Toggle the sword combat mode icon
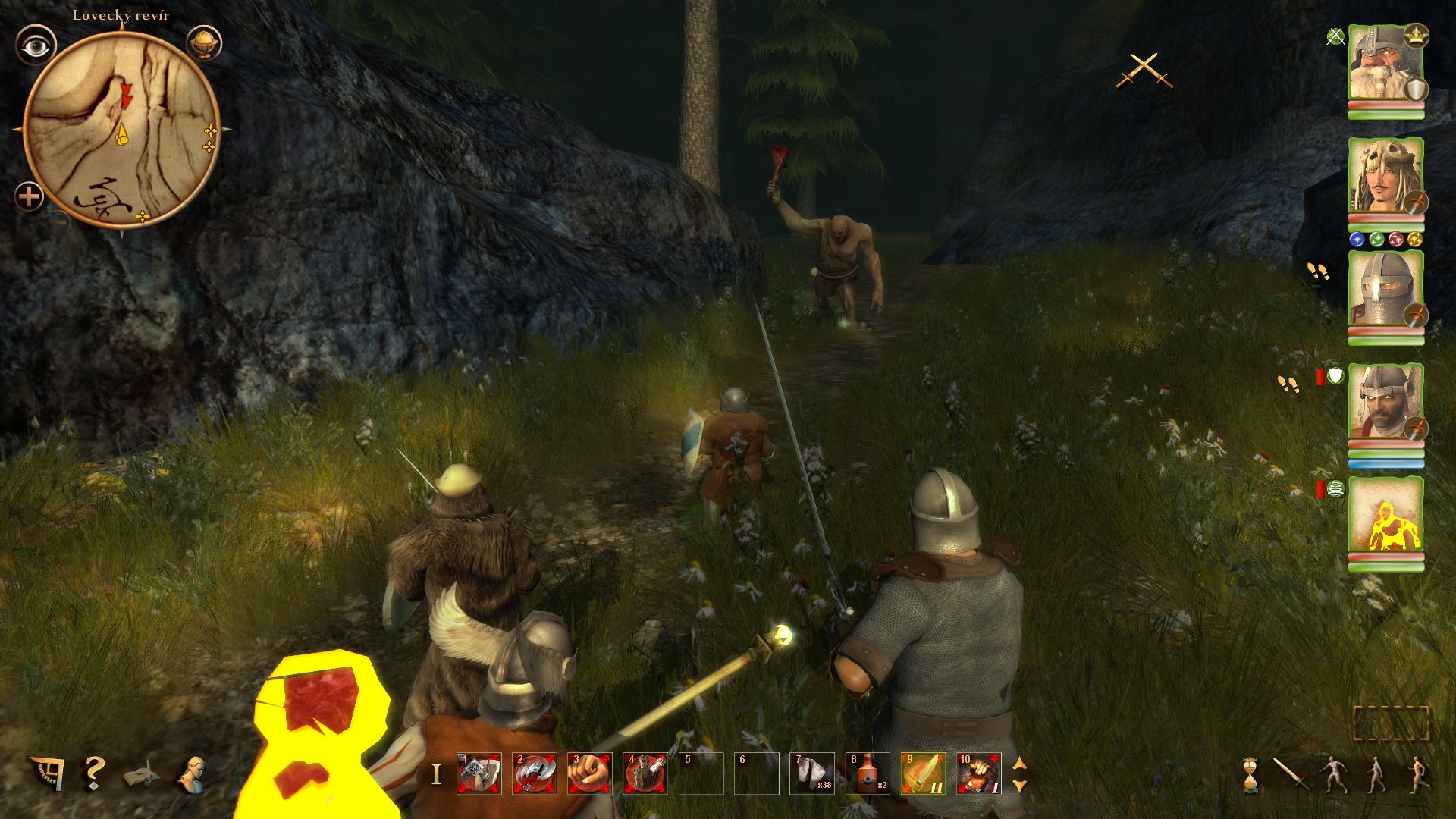This screenshot has width=1456, height=819. pyautogui.click(x=1289, y=774)
